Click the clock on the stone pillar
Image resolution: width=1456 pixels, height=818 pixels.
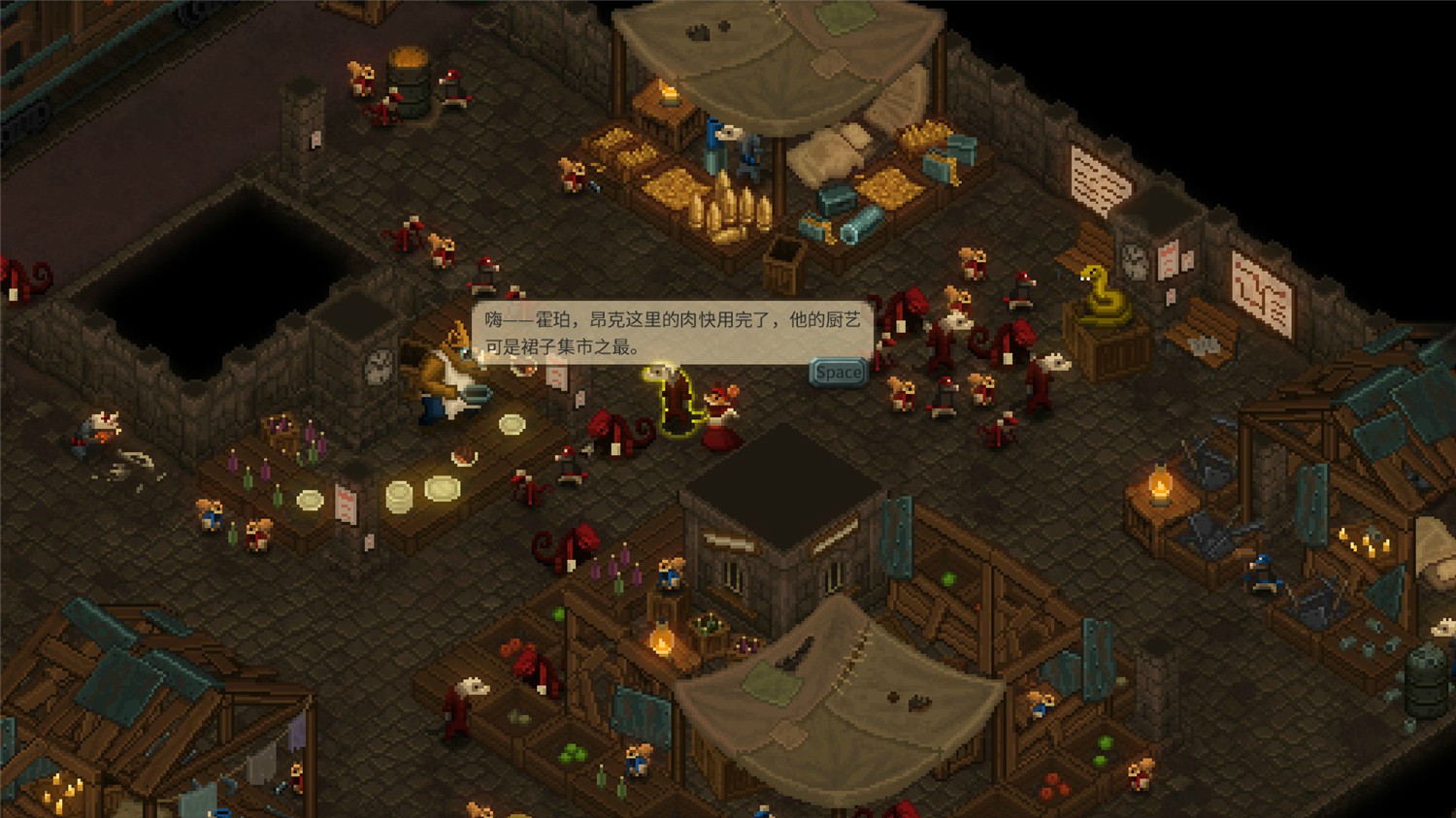tap(379, 366)
